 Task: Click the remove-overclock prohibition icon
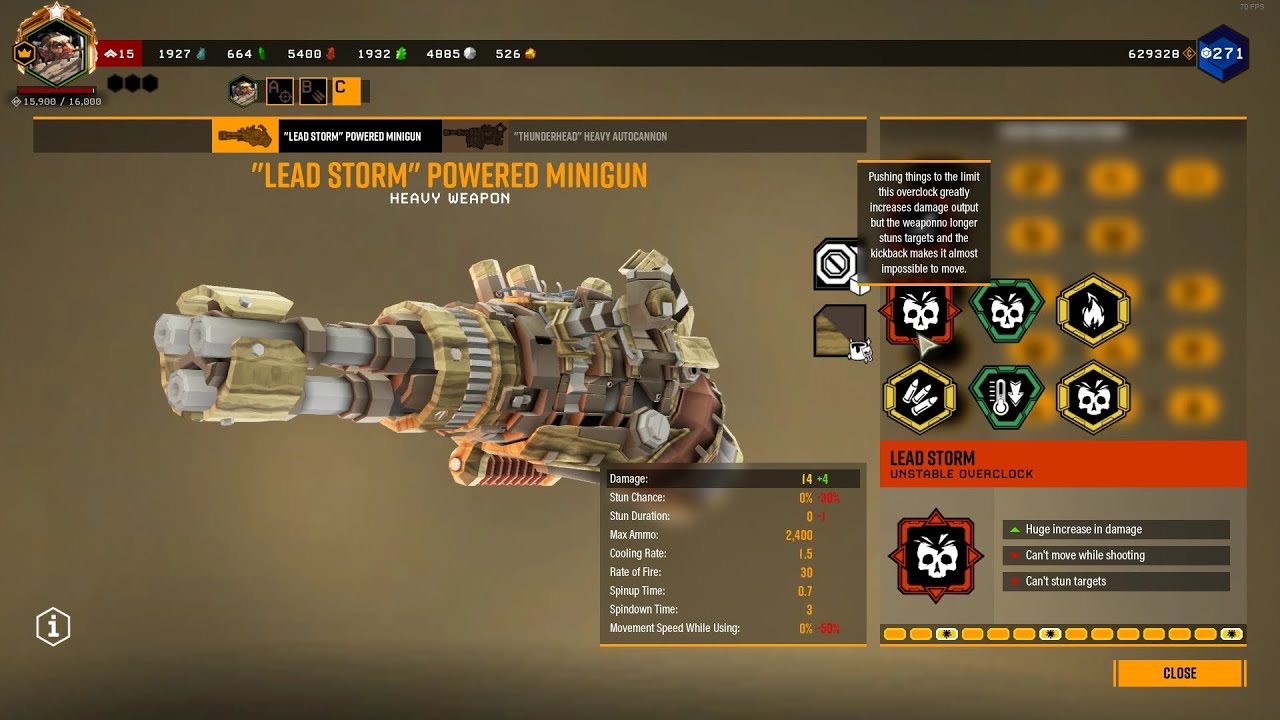tap(837, 265)
